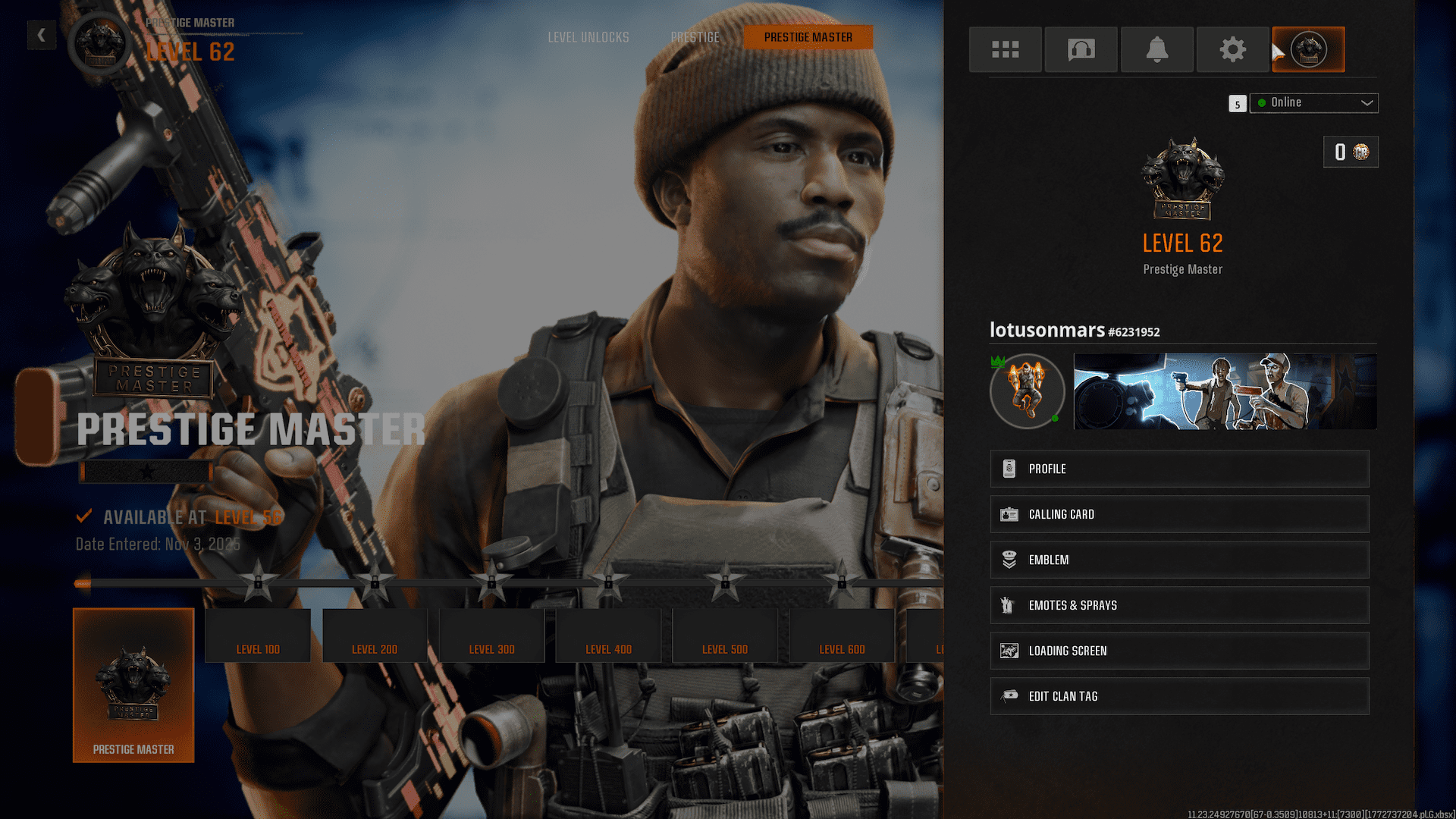
Task: Click the picture icon beside LOADING SCREEN
Action: click(x=1009, y=650)
